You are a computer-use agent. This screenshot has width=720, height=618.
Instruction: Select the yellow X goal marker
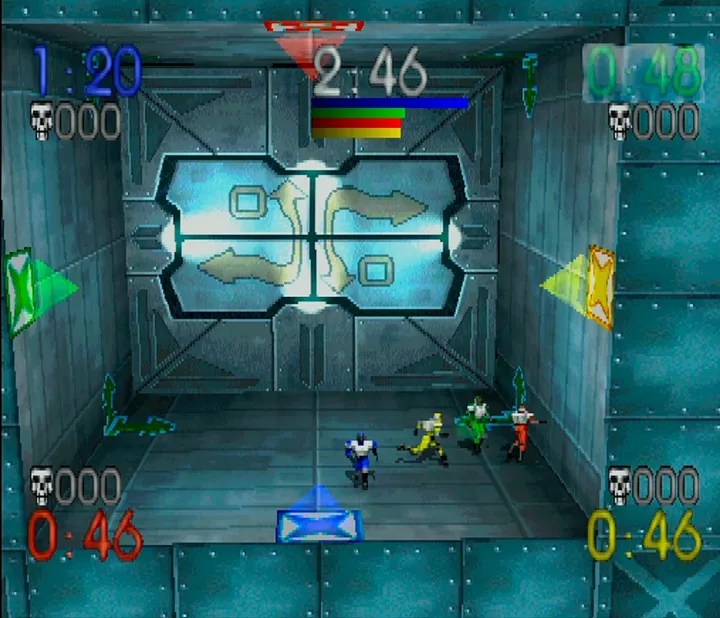pos(599,286)
